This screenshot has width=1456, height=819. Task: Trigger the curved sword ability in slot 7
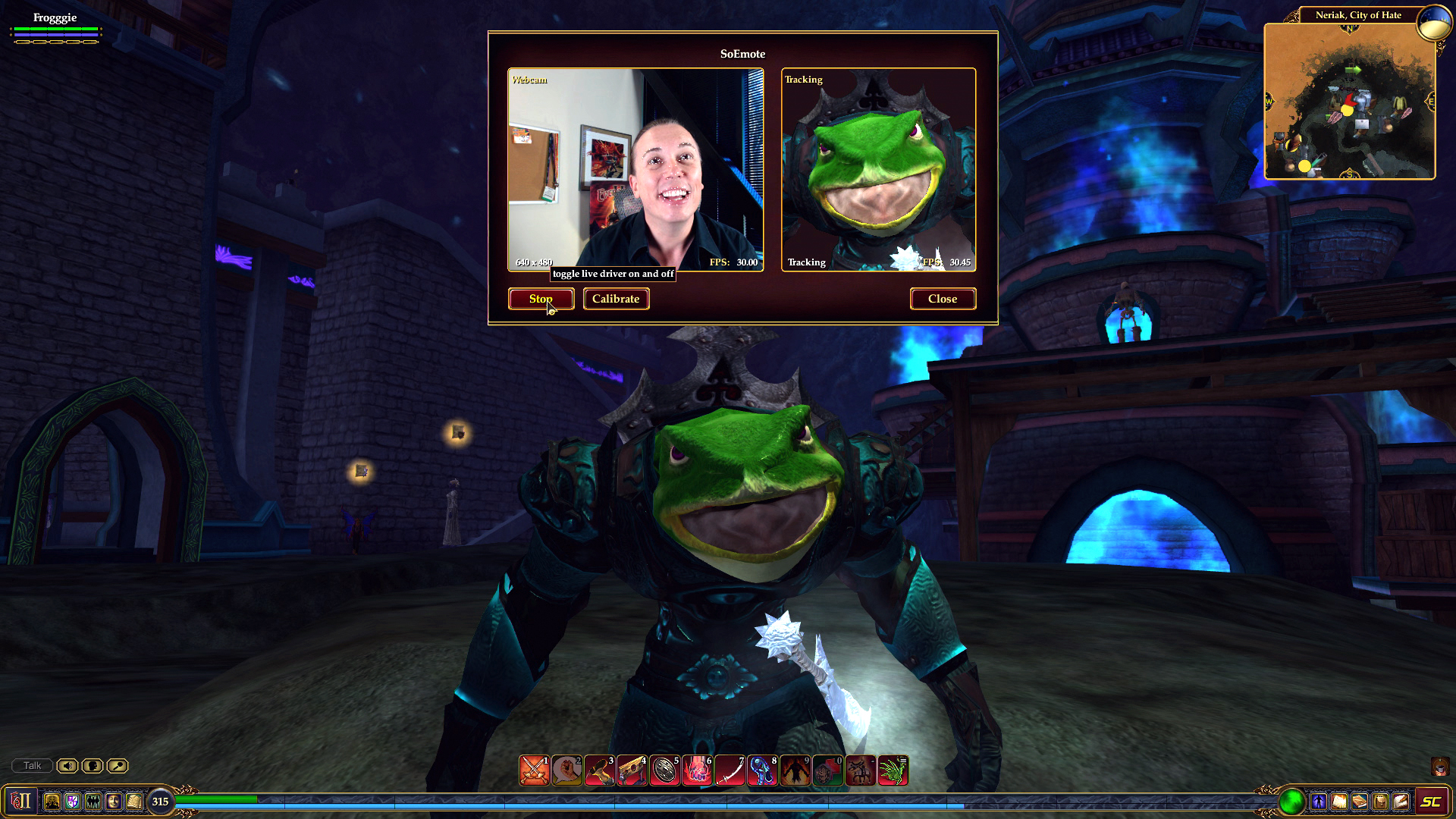[x=730, y=770]
